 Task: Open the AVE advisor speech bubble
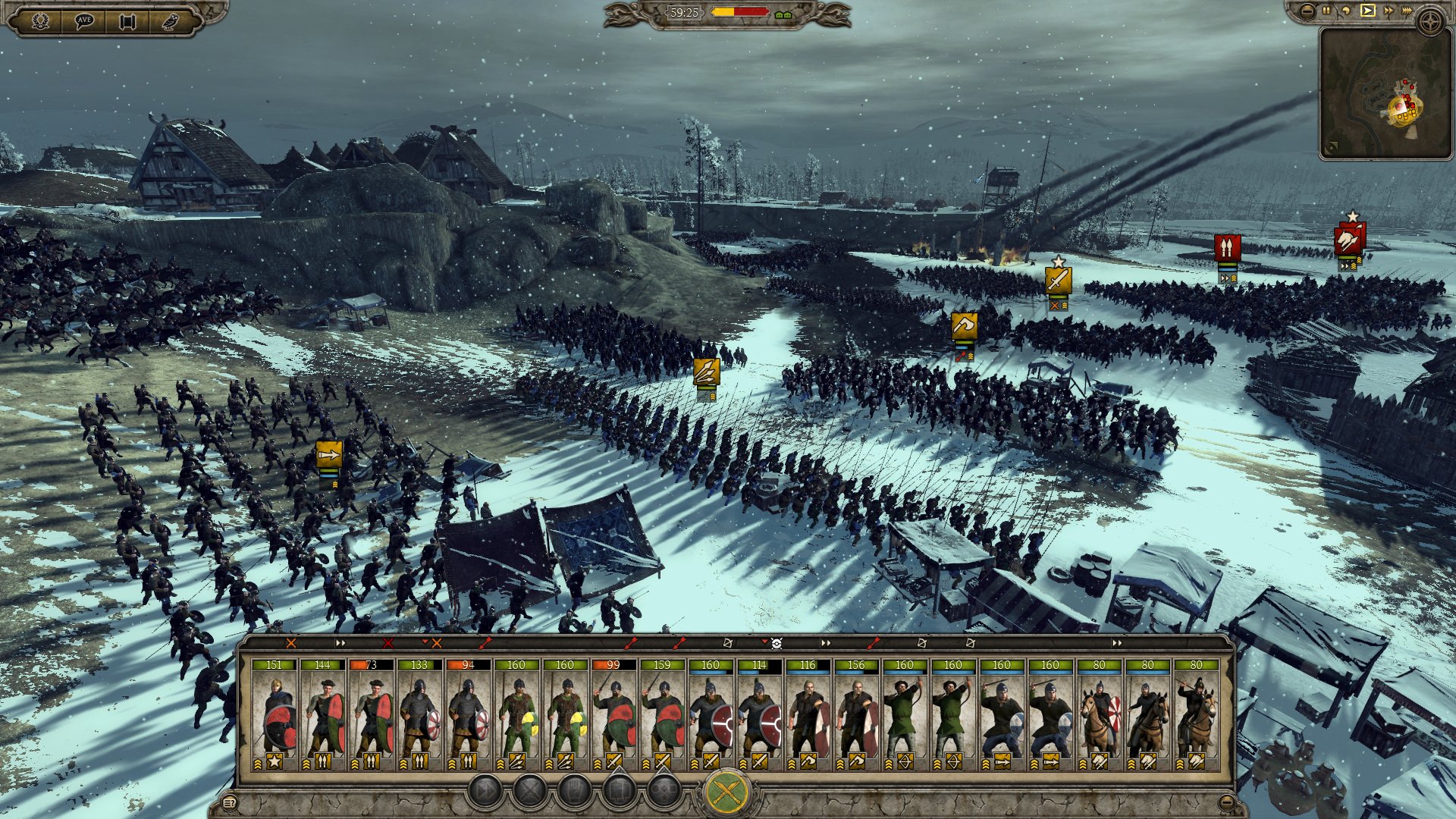(x=85, y=19)
